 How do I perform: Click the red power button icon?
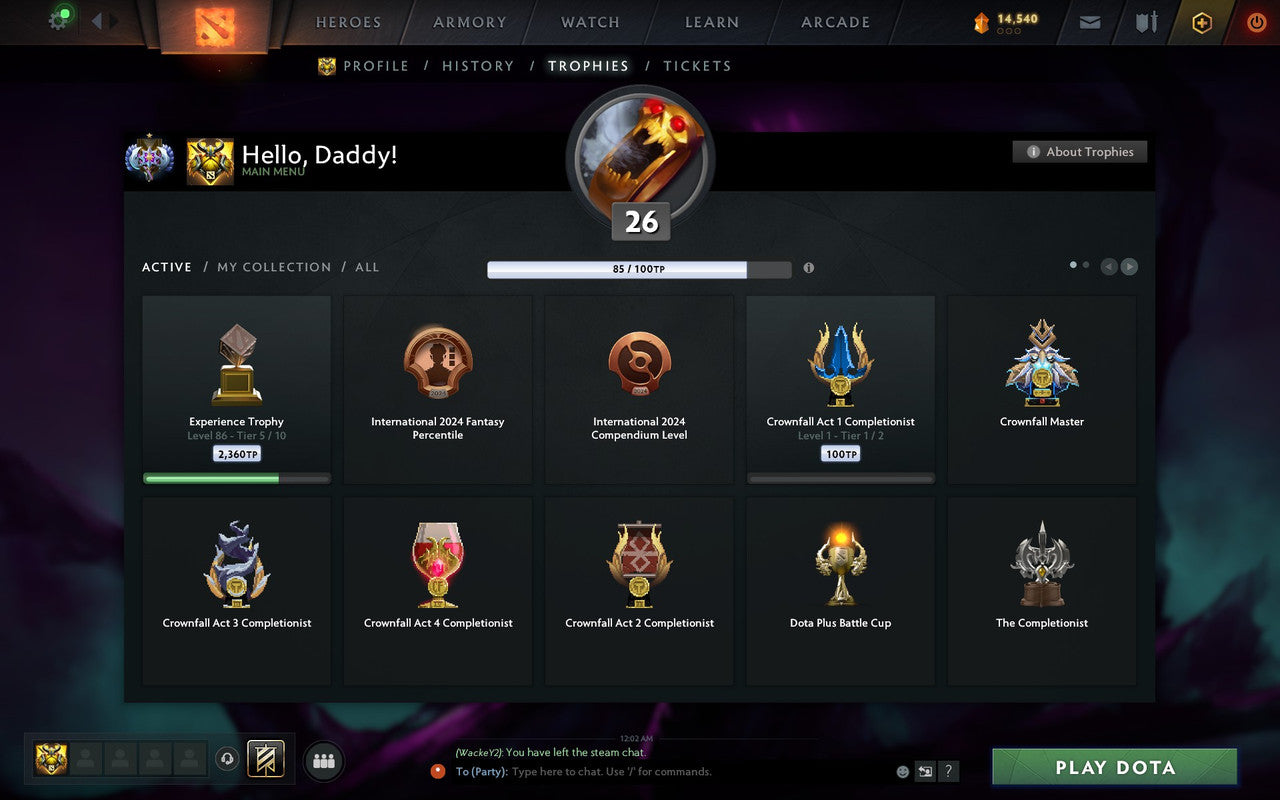(1256, 22)
